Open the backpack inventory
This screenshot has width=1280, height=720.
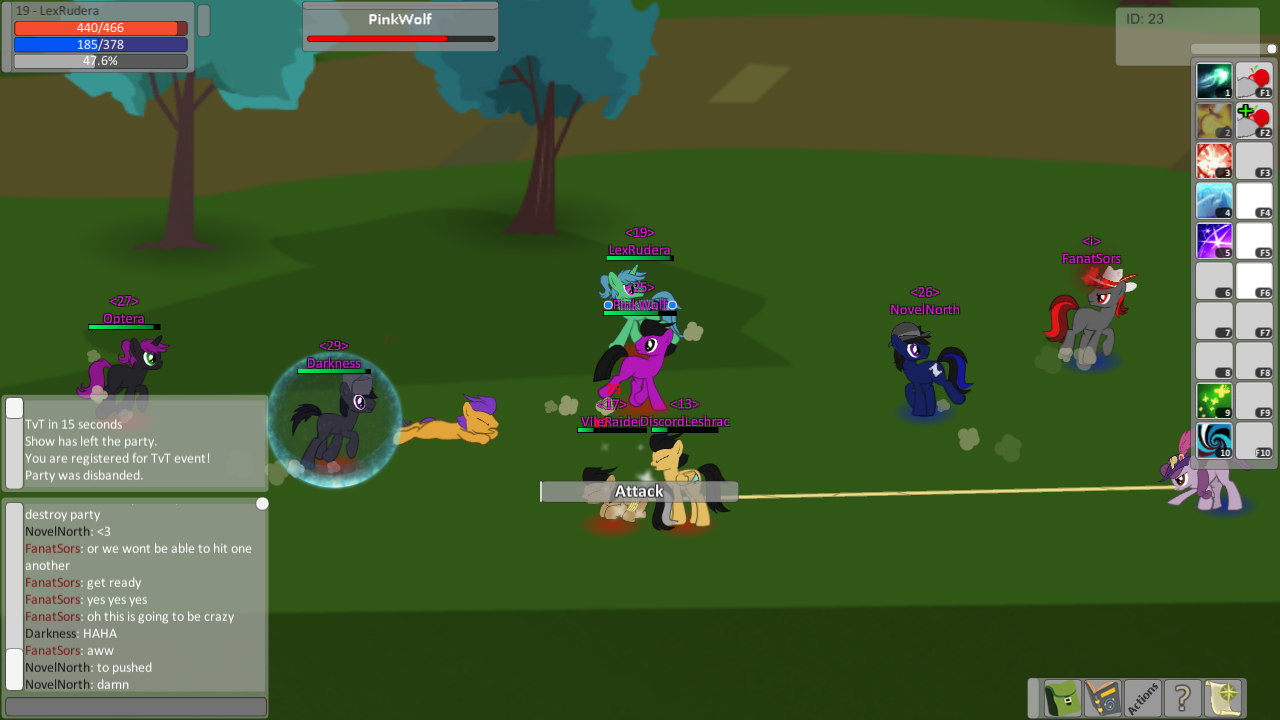tap(1060, 697)
